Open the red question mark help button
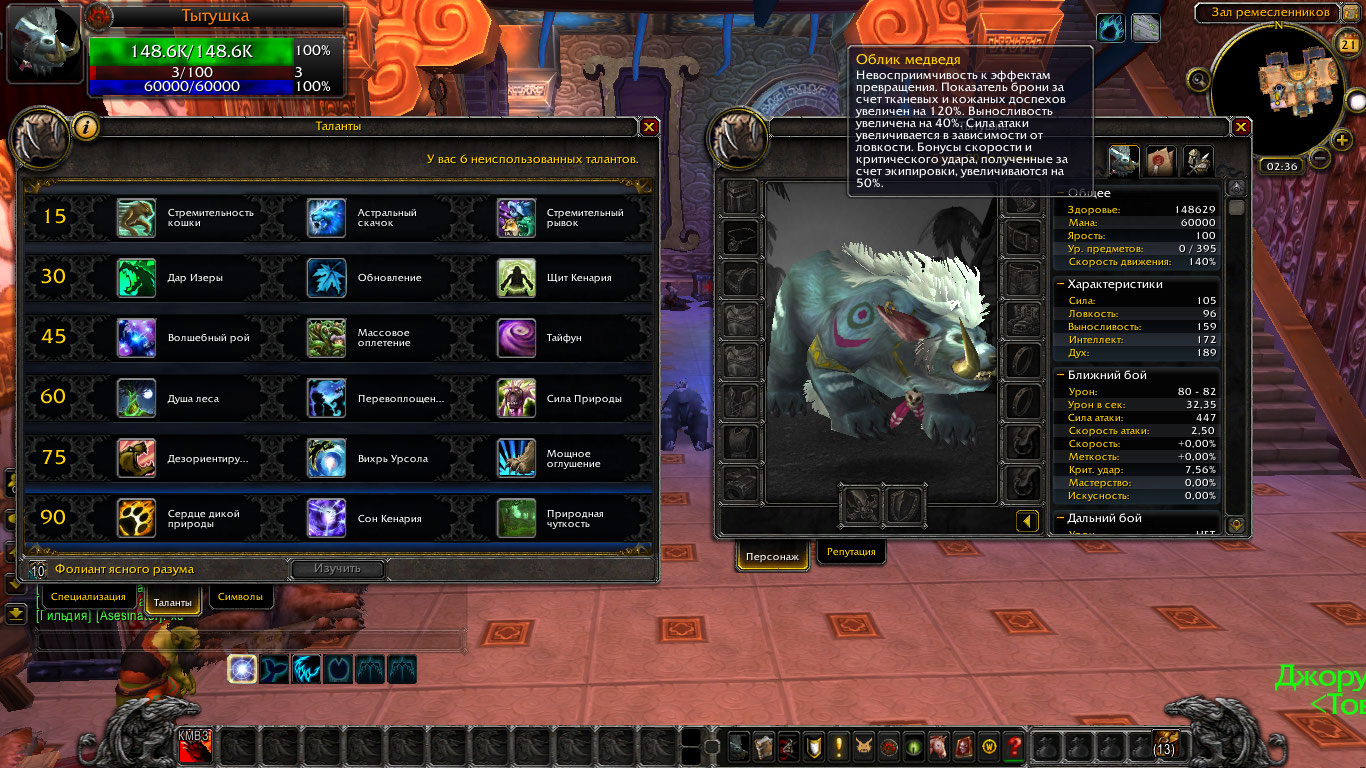 click(1014, 745)
